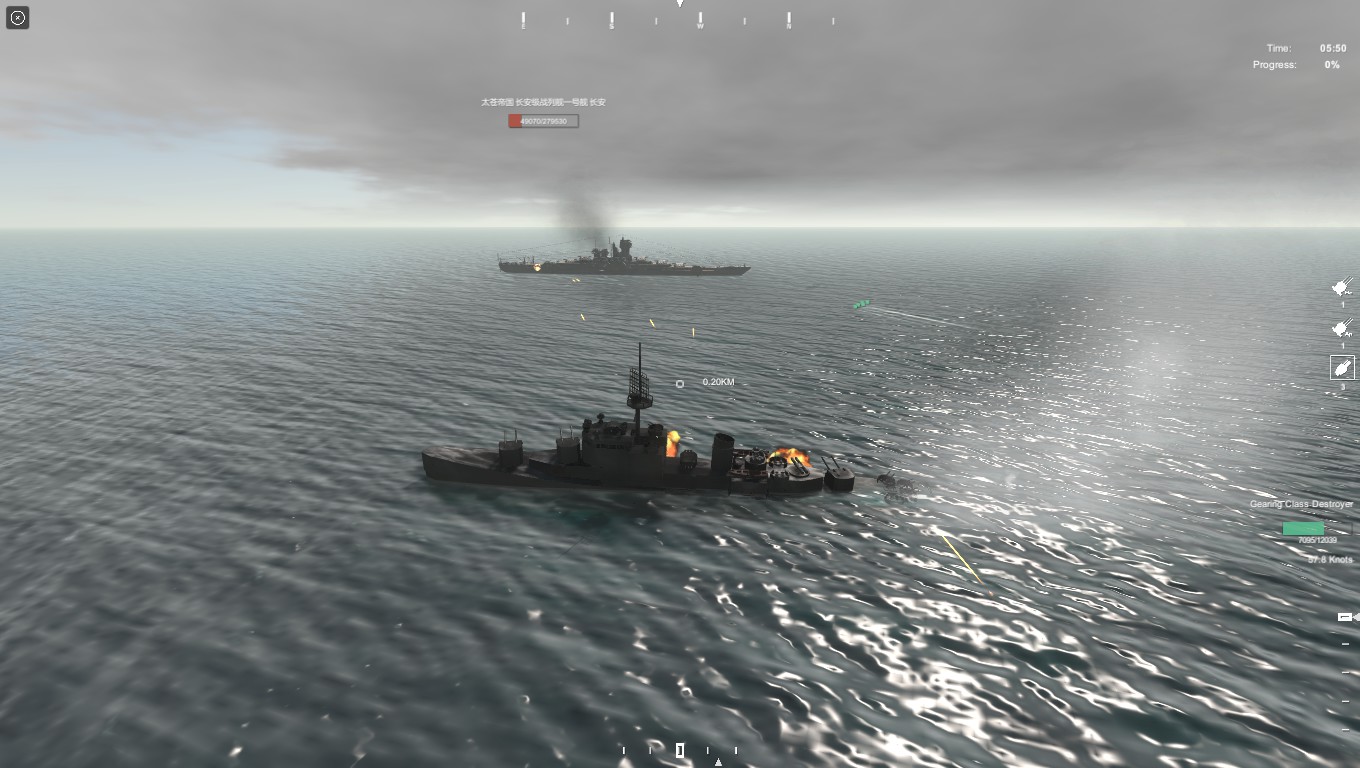
Task: Select the first main gun weapon icon
Action: [x=1340, y=288]
